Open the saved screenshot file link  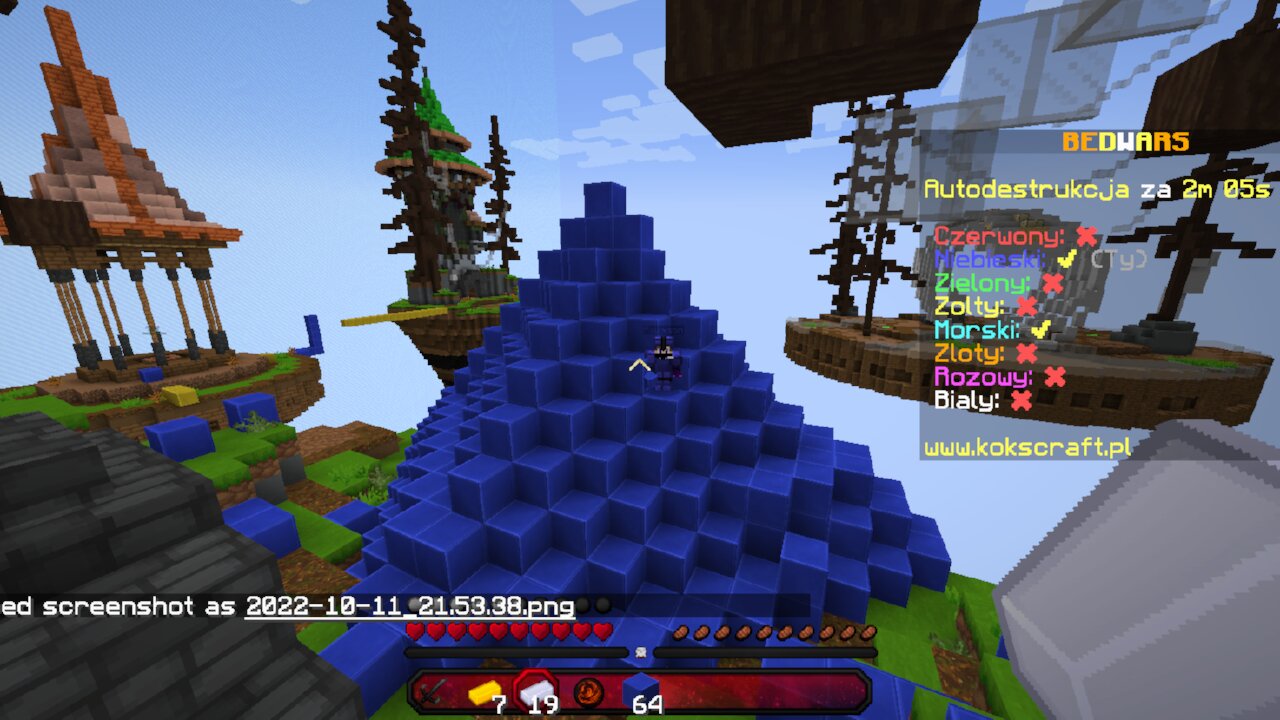click(410, 606)
